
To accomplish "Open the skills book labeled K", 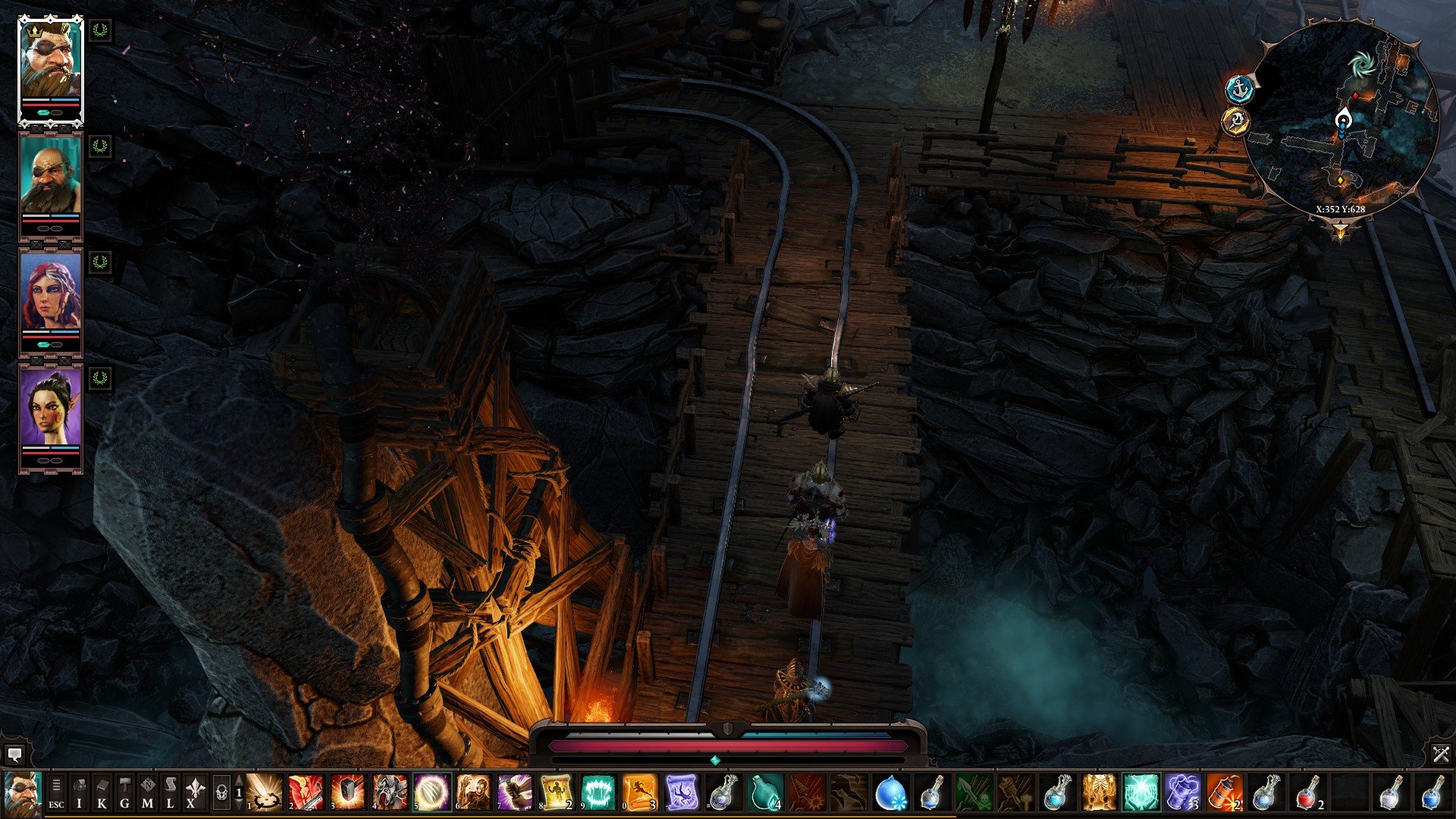I will (x=102, y=792).
